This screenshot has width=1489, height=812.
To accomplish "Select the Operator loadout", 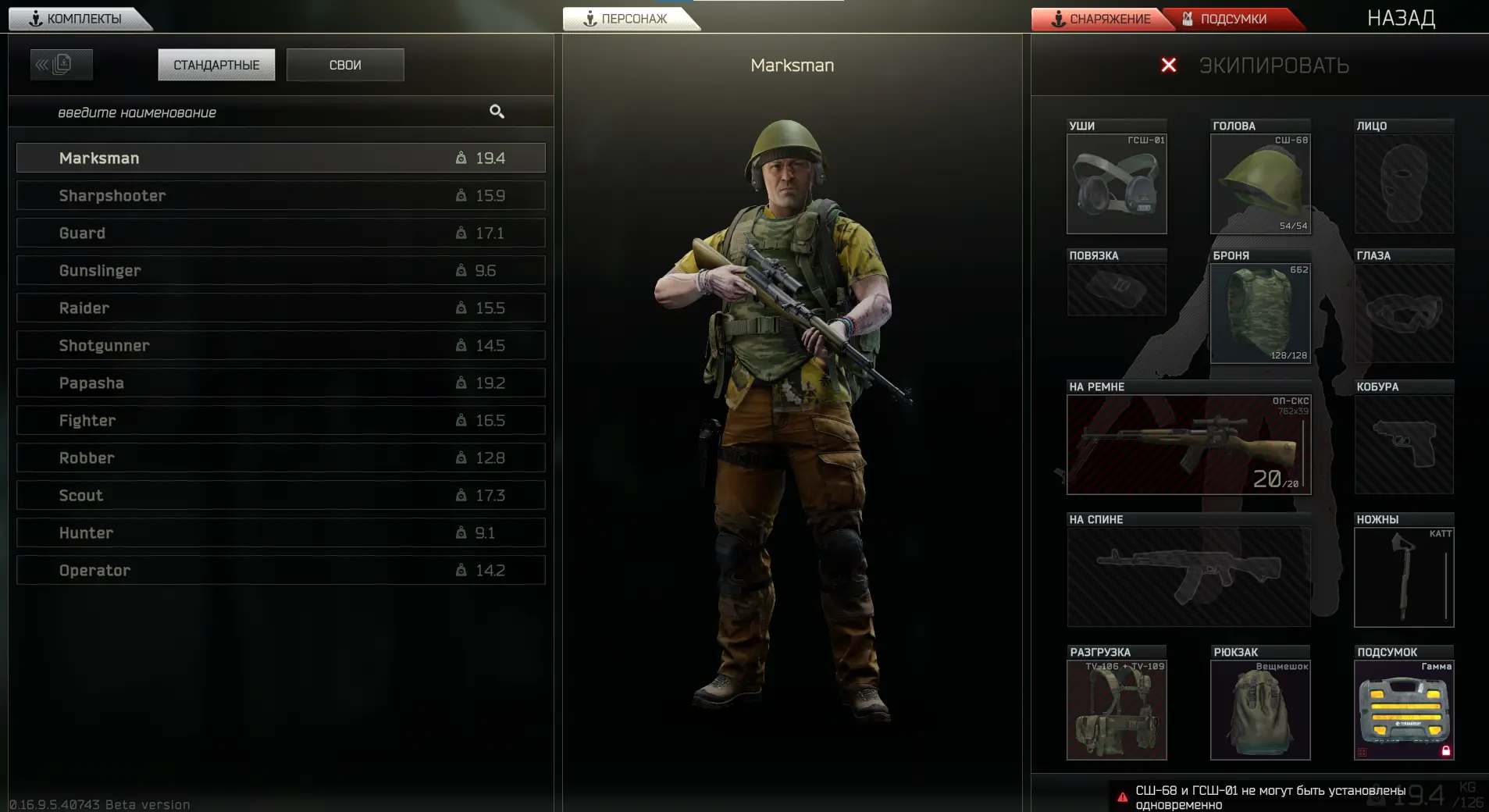I will click(x=280, y=570).
